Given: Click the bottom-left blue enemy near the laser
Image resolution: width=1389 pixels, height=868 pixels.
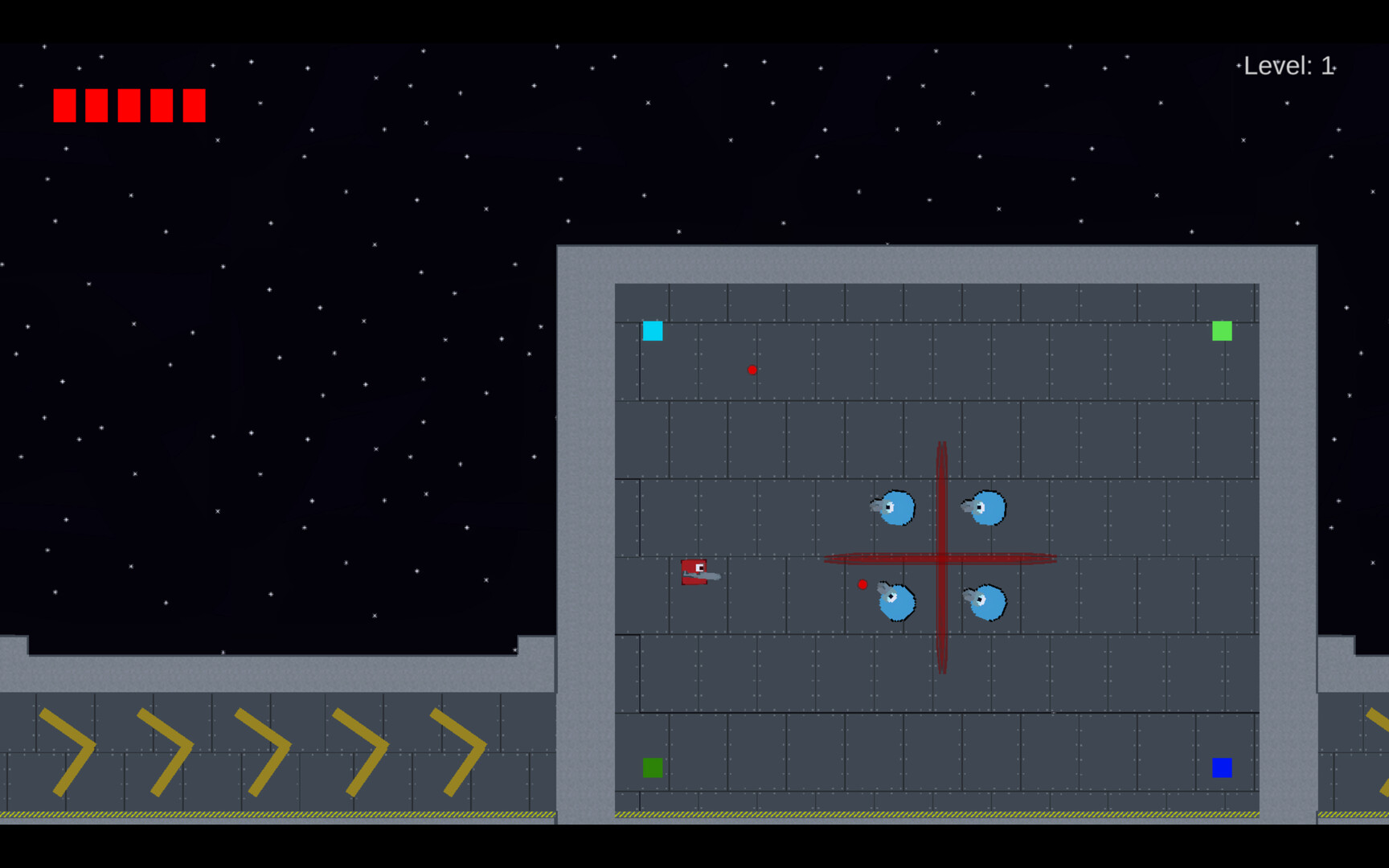Looking at the screenshot, I should pos(895,601).
